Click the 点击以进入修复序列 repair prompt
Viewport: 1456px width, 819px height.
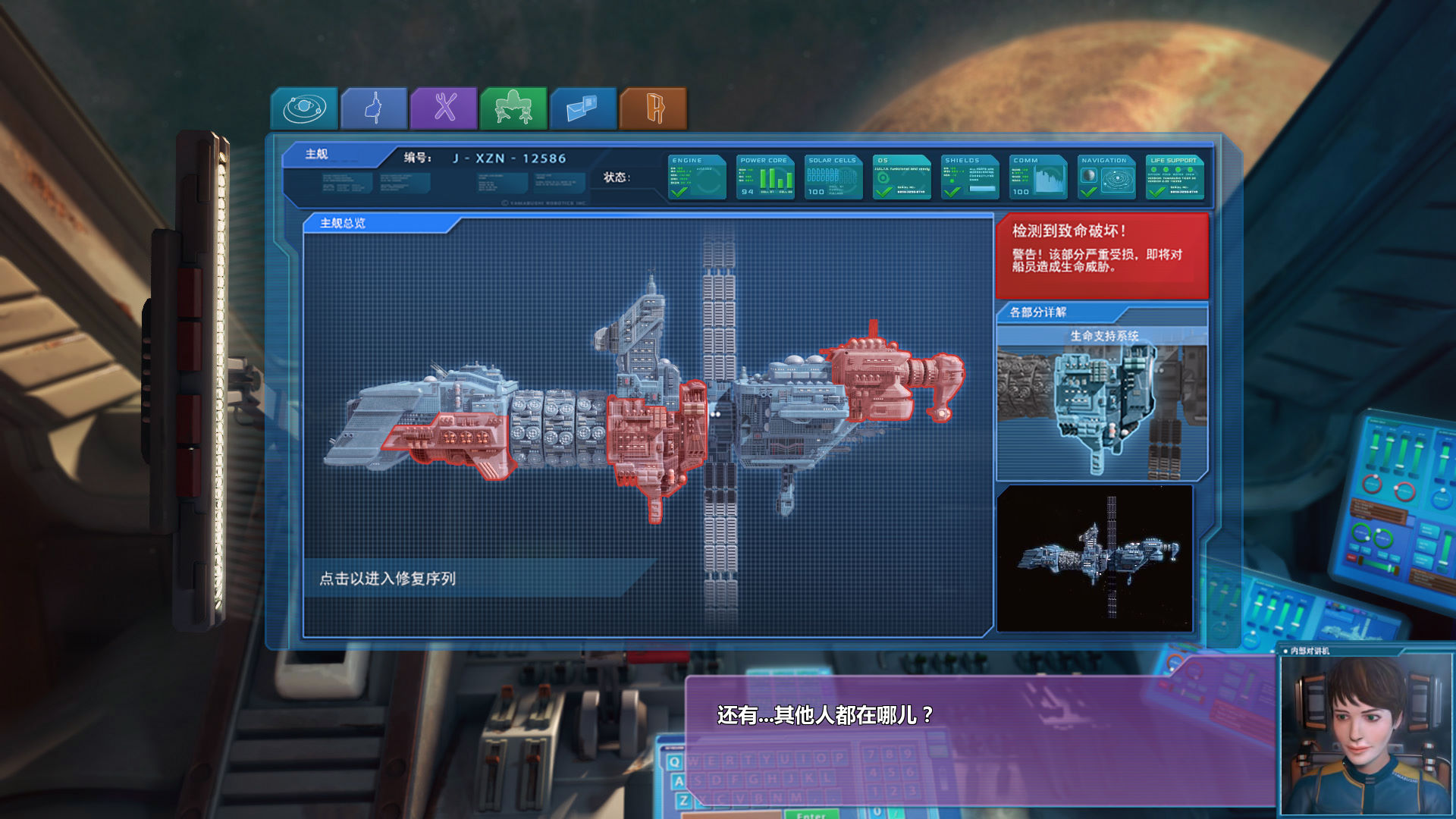point(388,579)
